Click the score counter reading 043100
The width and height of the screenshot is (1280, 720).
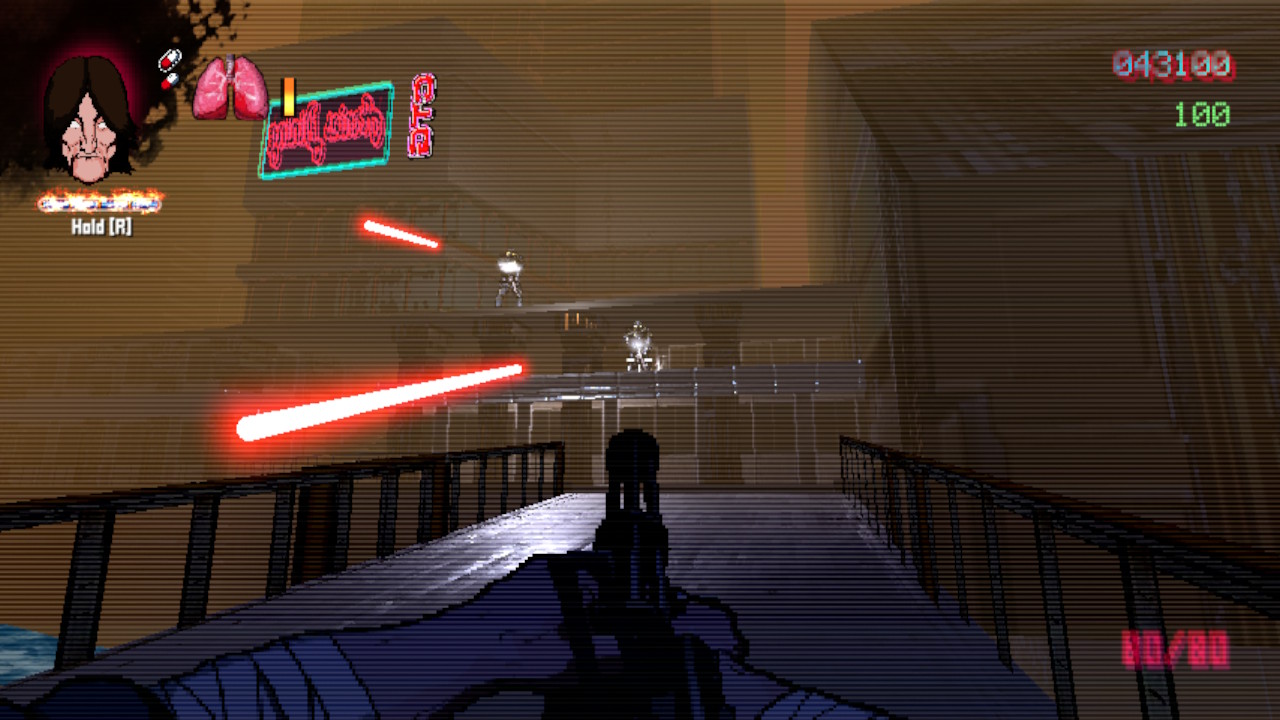(x=1172, y=63)
